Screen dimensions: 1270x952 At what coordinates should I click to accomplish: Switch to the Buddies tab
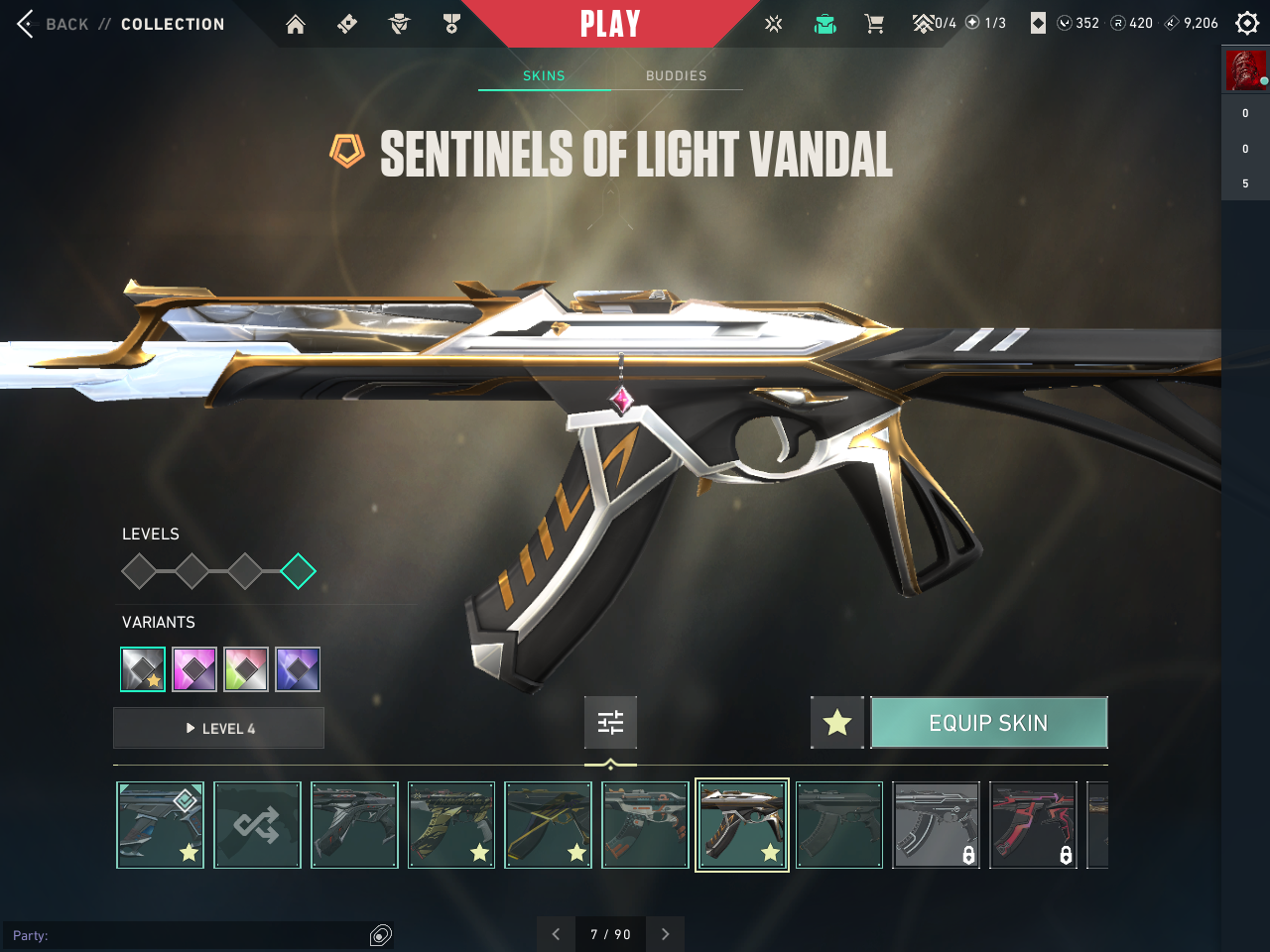tap(677, 75)
